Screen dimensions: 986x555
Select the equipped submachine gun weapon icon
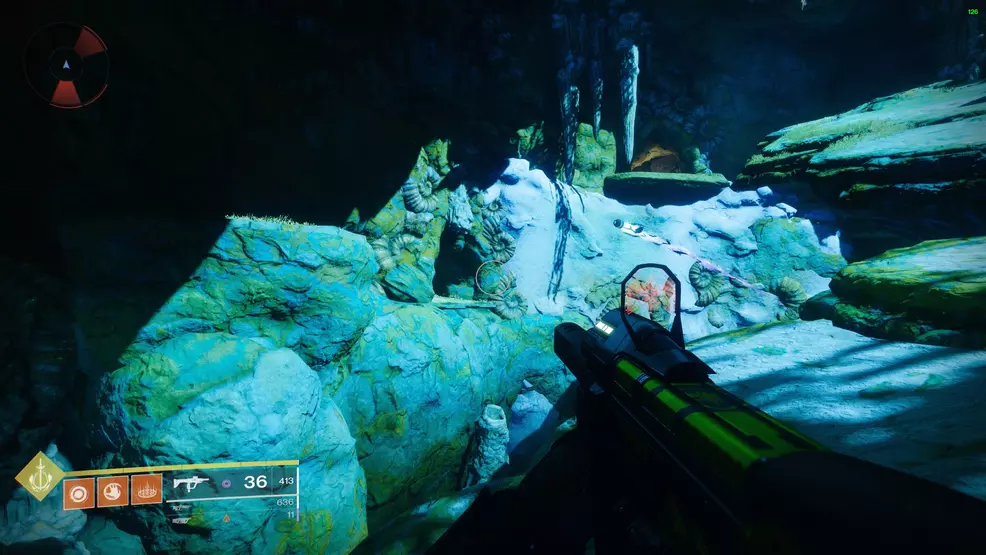[190, 483]
